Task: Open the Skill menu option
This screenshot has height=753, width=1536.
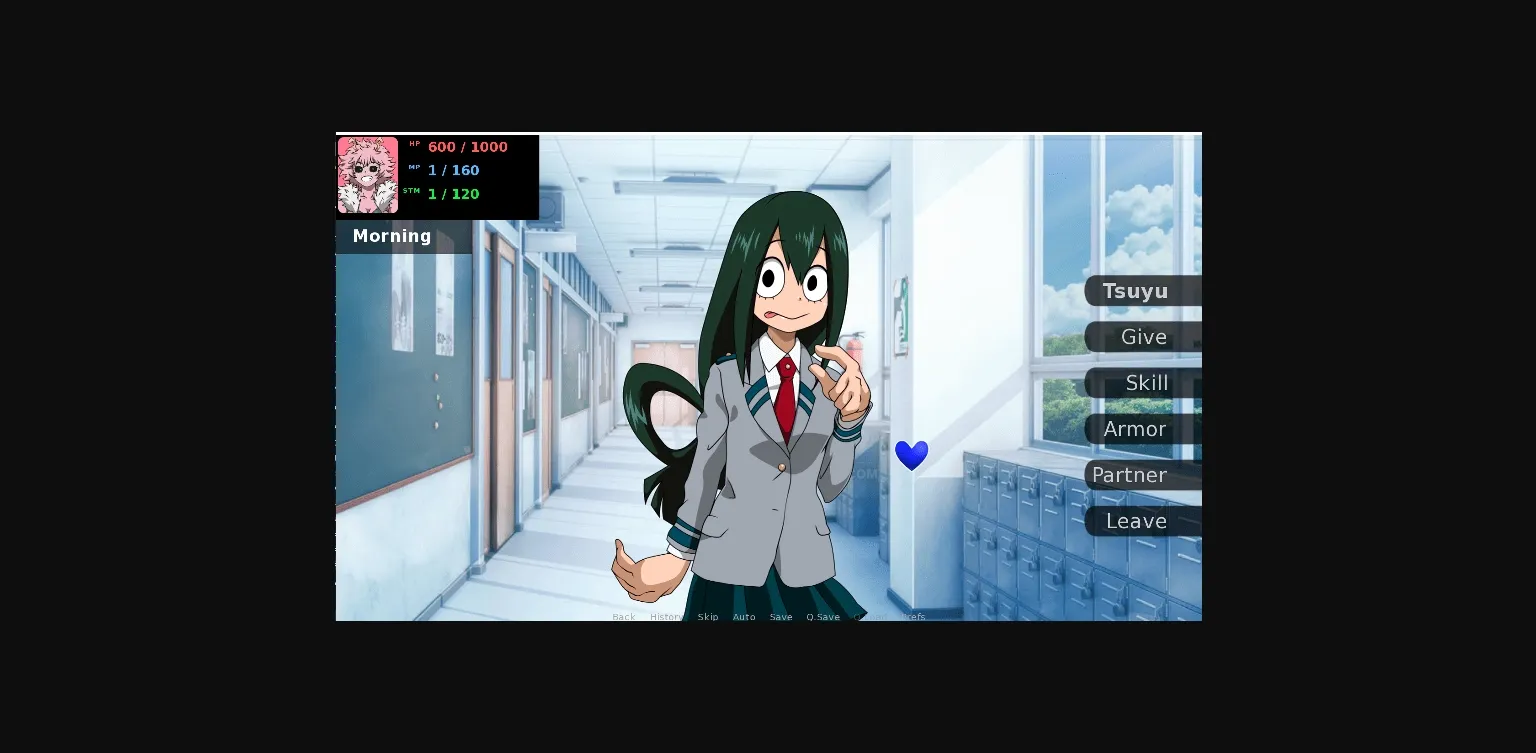Action: (x=1146, y=383)
